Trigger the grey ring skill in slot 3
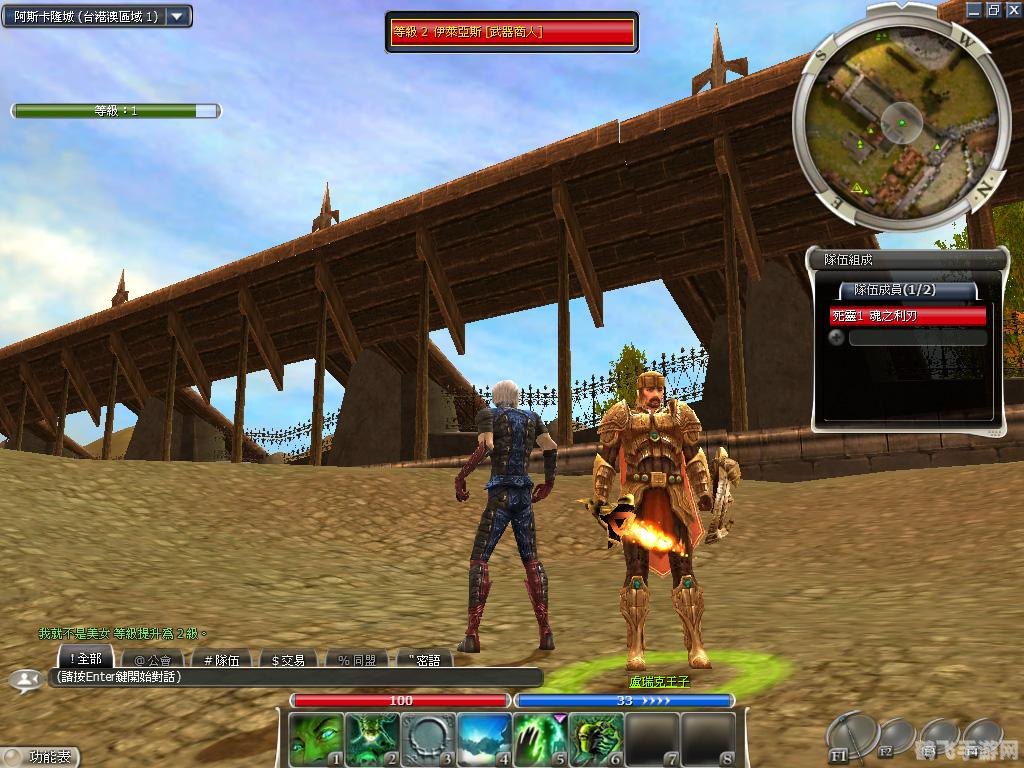This screenshot has height=768, width=1024. tap(428, 739)
